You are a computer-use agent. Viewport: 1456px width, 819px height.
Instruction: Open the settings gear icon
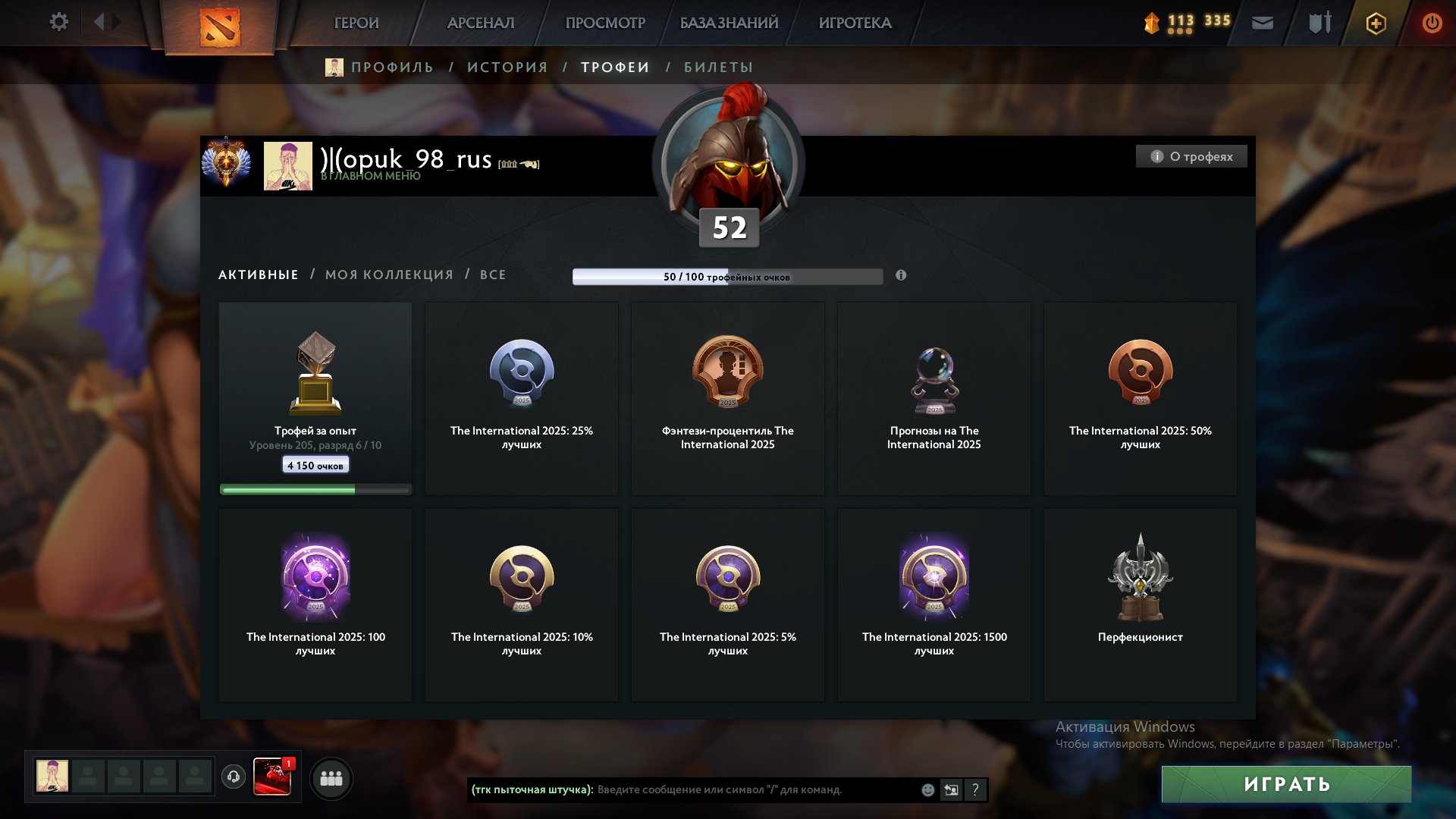click(x=59, y=22)
